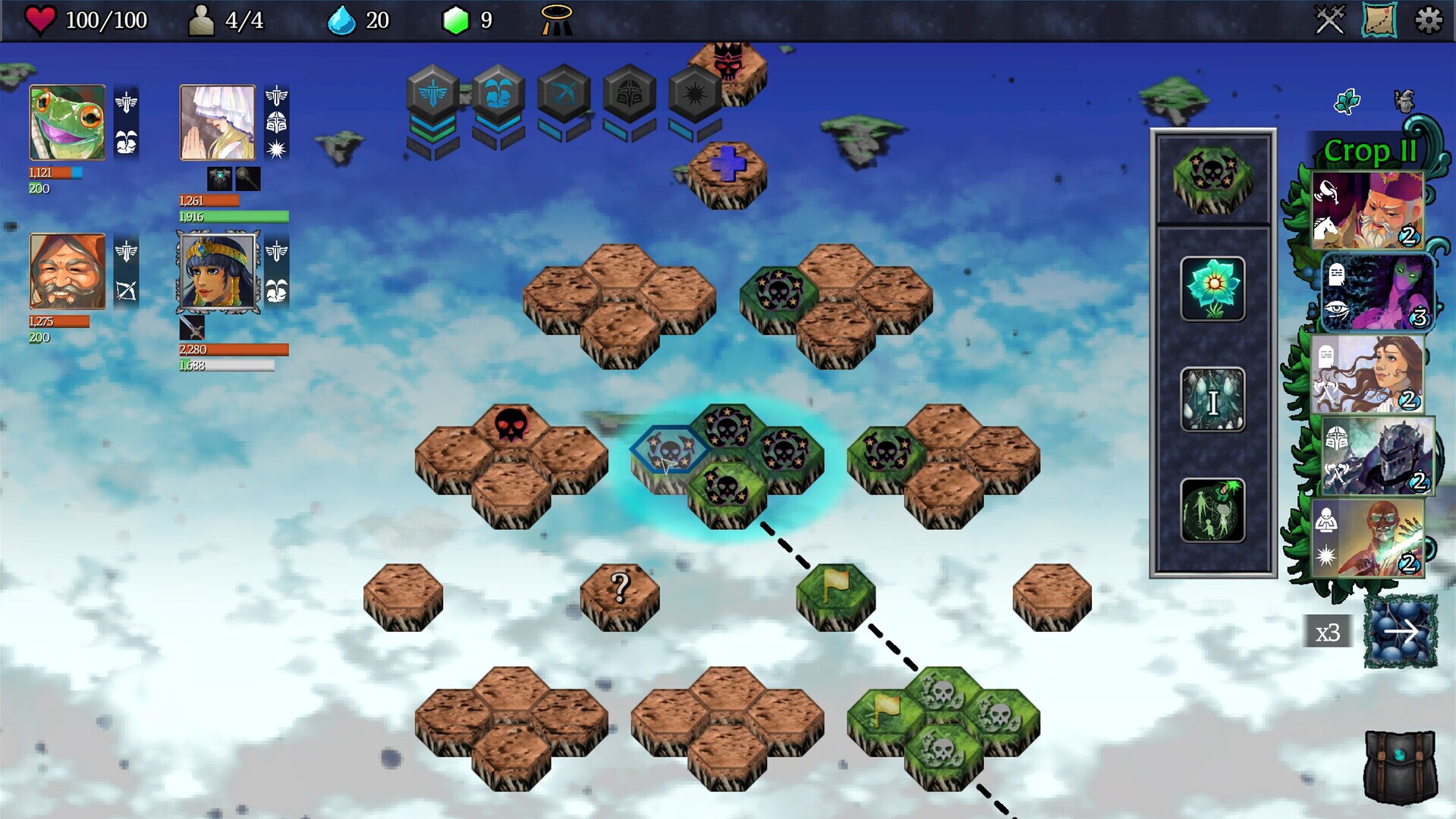The width and height of the screenshot is (1456, 819).
Task: Activate the teal flower ability
Action: (x=1212, y=290)
